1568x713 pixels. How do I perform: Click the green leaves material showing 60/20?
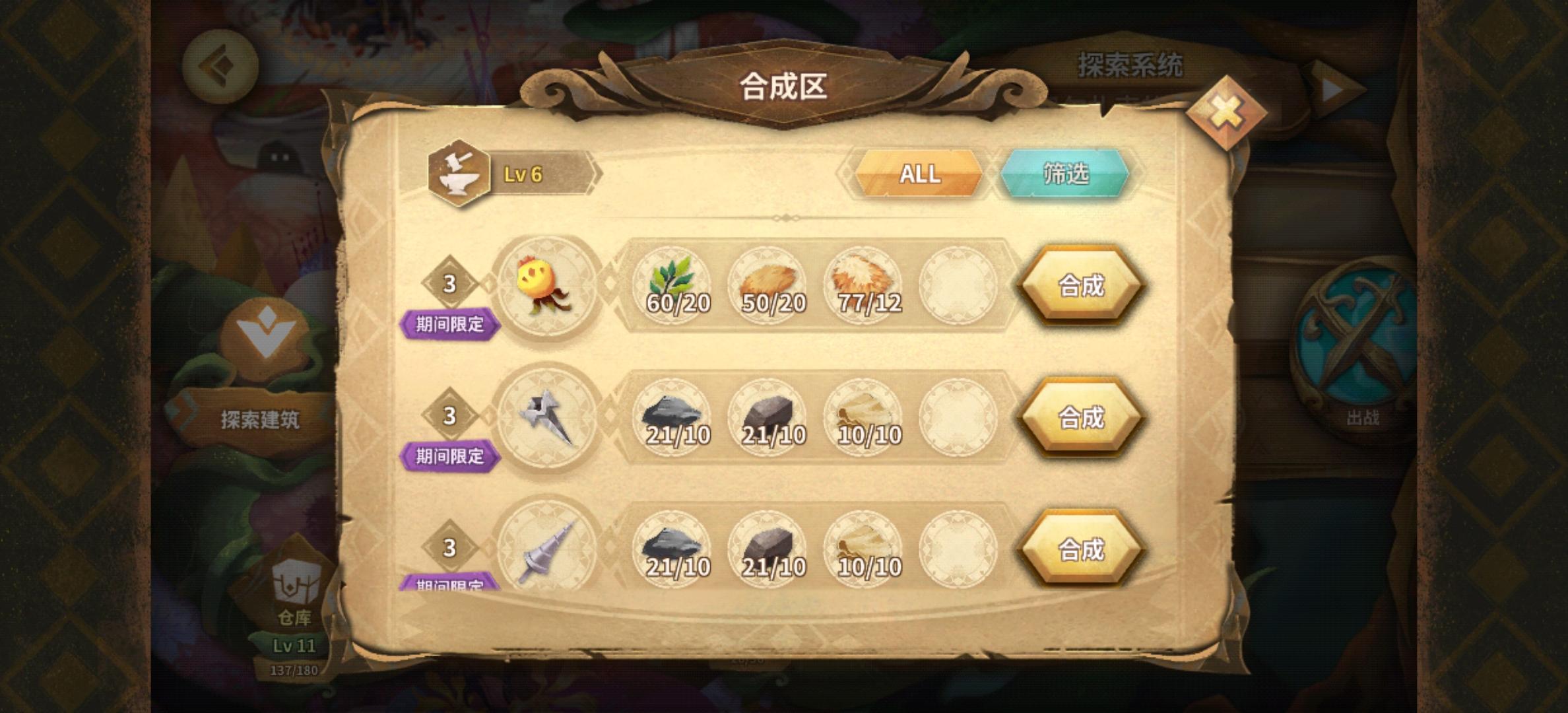[x=672, y=284]
